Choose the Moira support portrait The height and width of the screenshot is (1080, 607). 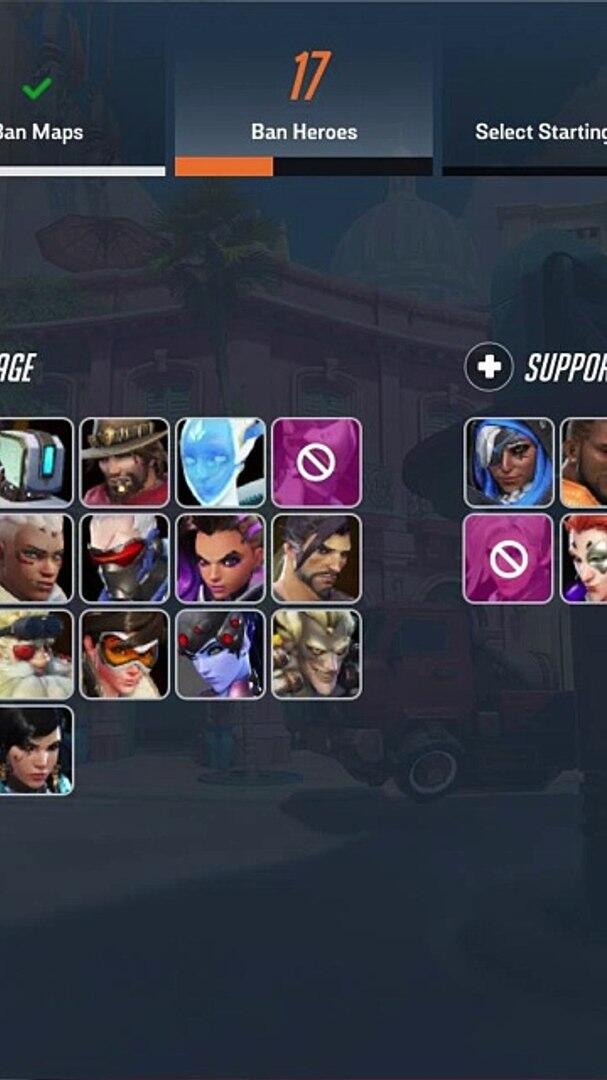tap(585, 558)
